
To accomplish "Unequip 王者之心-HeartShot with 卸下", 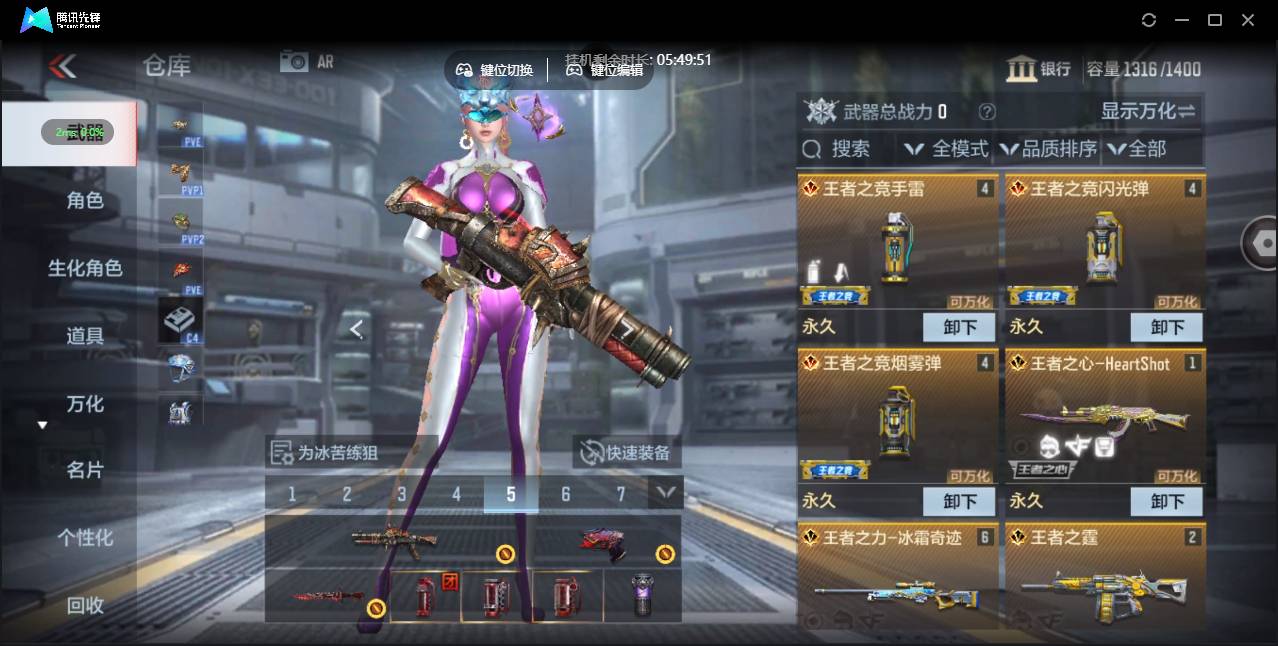I will click(x=1167, y=501).
